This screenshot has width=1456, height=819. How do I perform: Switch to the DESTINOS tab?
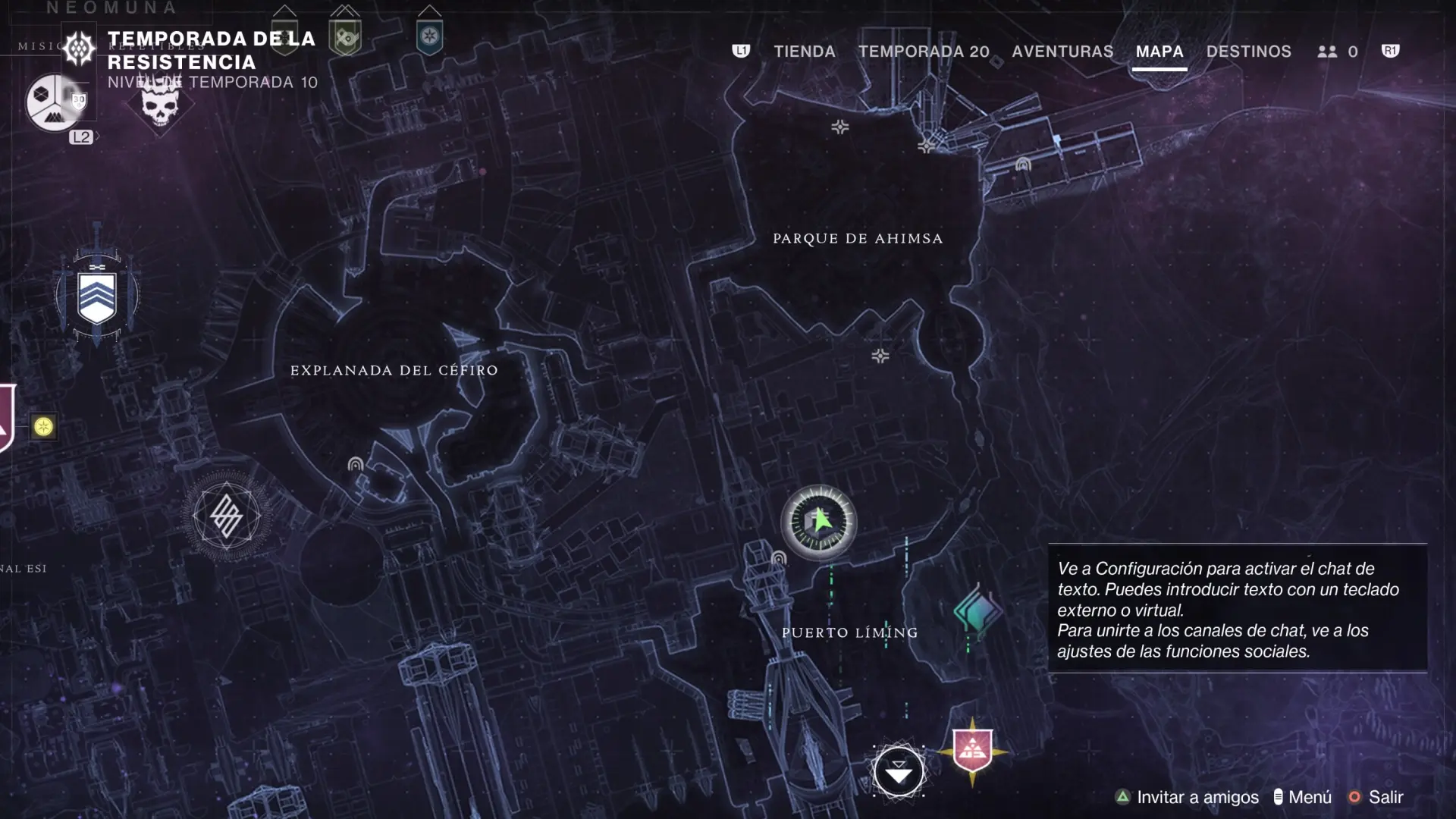(1249, 52)
